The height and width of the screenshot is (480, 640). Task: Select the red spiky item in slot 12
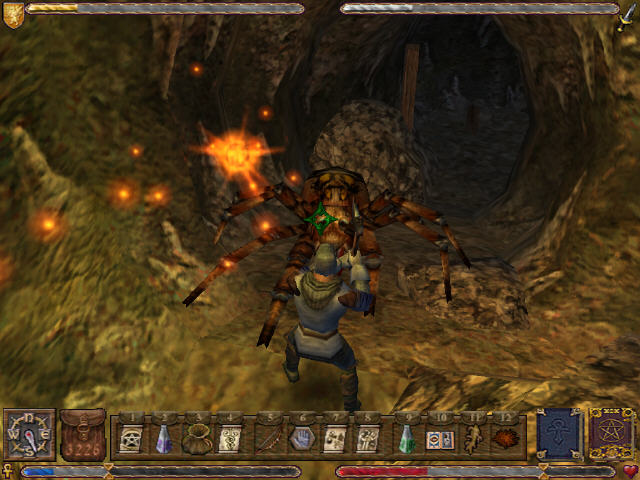(506, 438)
